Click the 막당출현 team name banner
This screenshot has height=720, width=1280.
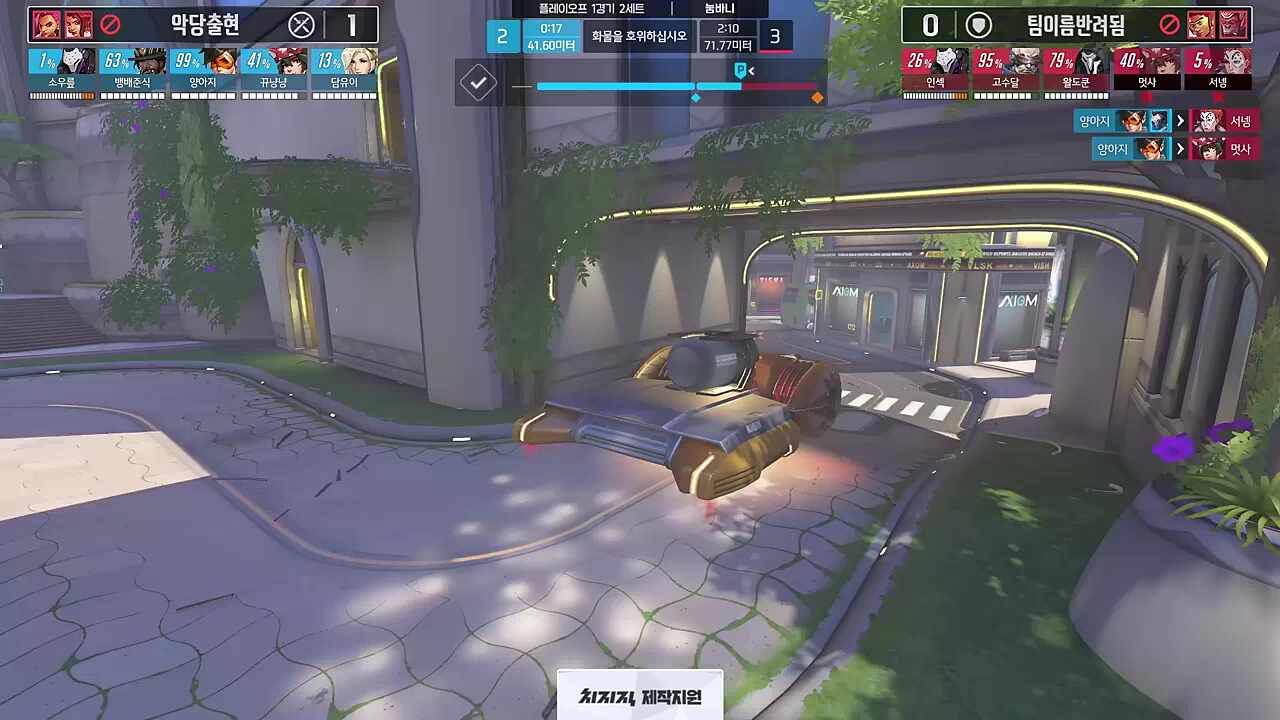pyautogui.click(x=205, y=25)
